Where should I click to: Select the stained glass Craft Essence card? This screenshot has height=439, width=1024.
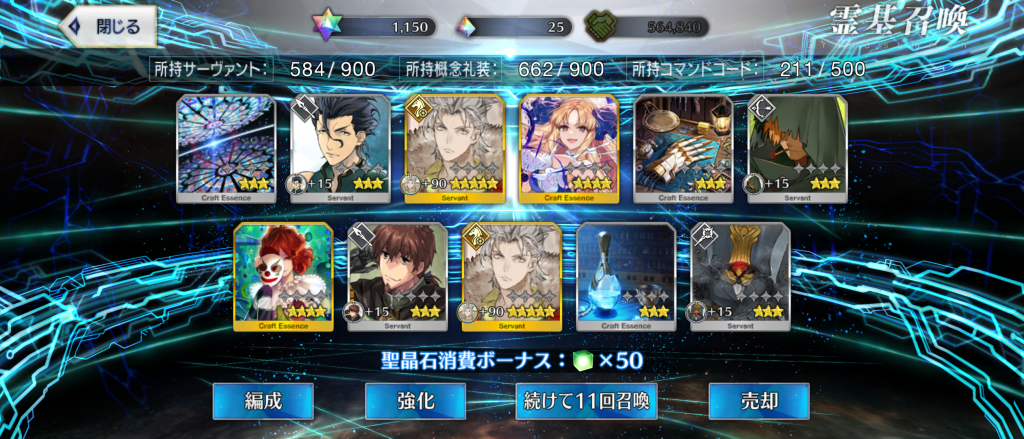(x=226, y=148)
